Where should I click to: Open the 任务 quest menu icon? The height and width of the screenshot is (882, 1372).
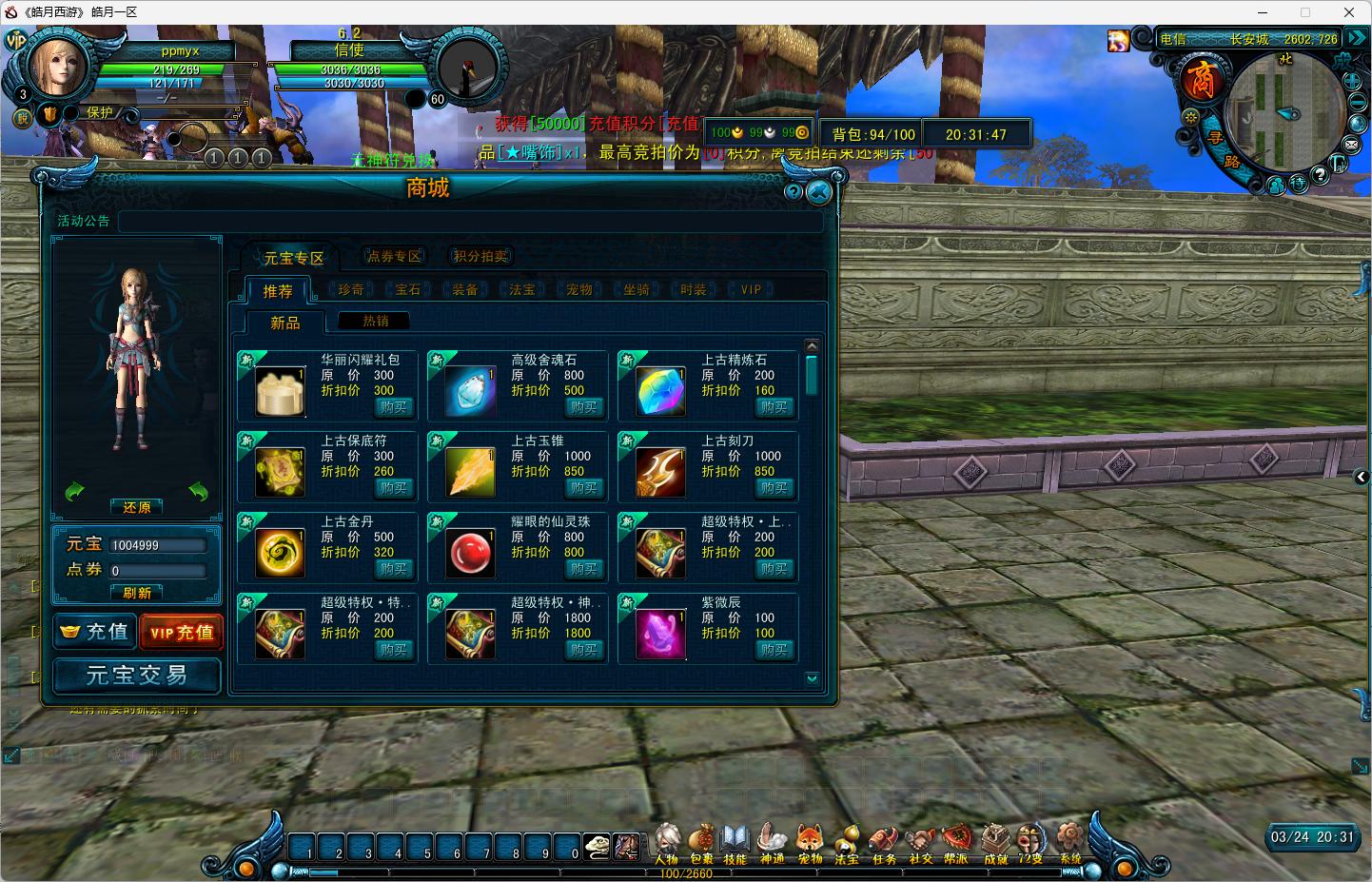click(884, 843)
